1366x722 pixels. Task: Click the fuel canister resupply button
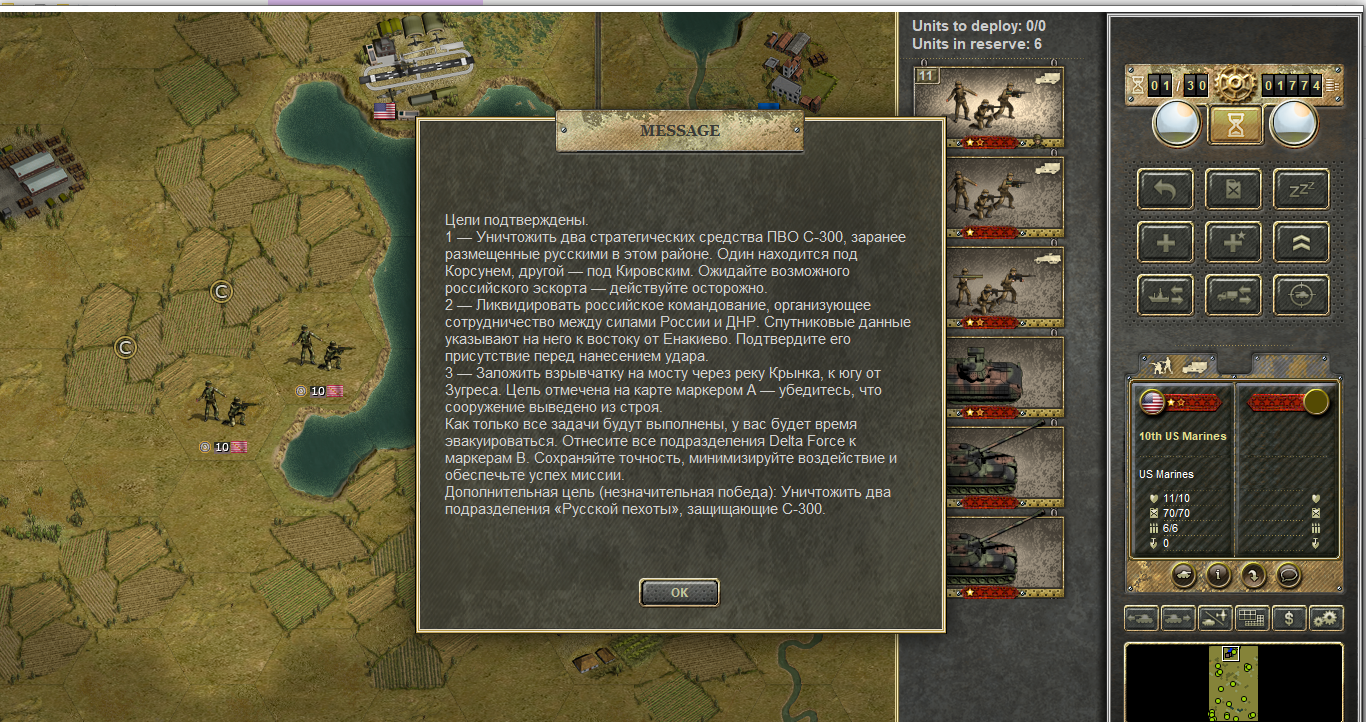point(1233,189)
